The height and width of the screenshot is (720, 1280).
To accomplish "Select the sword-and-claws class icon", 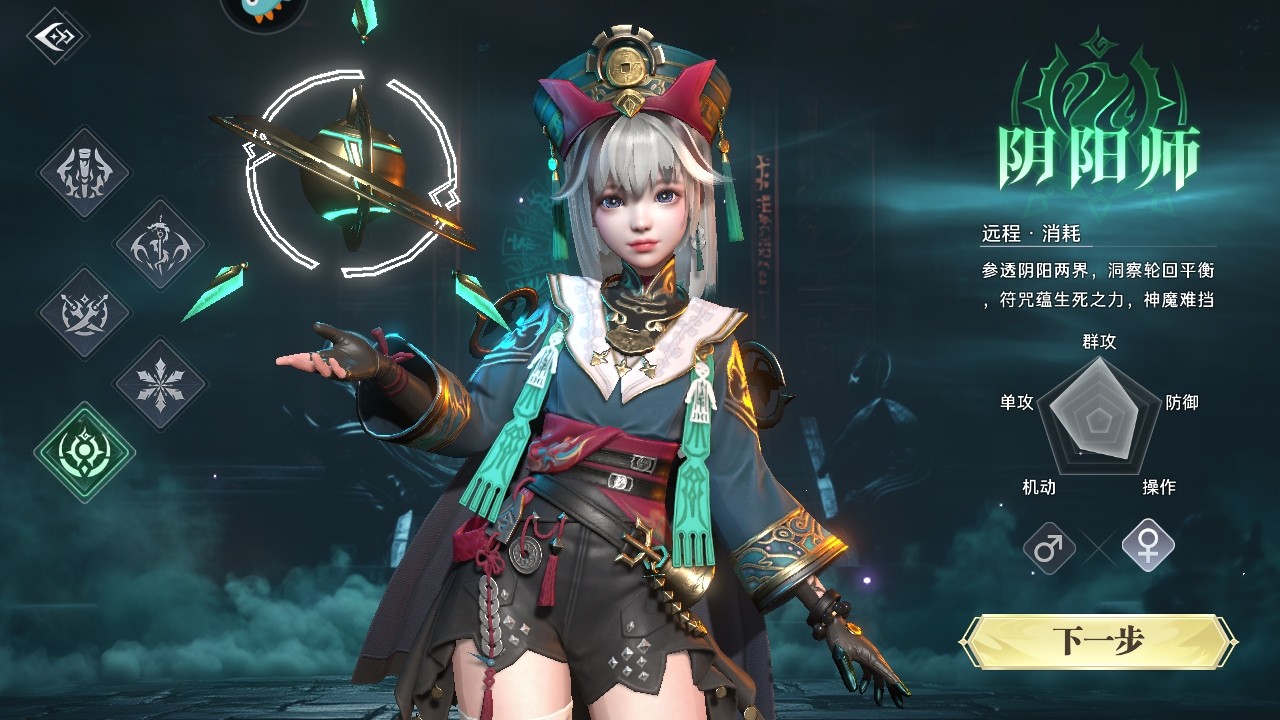I will pos(84,172).
